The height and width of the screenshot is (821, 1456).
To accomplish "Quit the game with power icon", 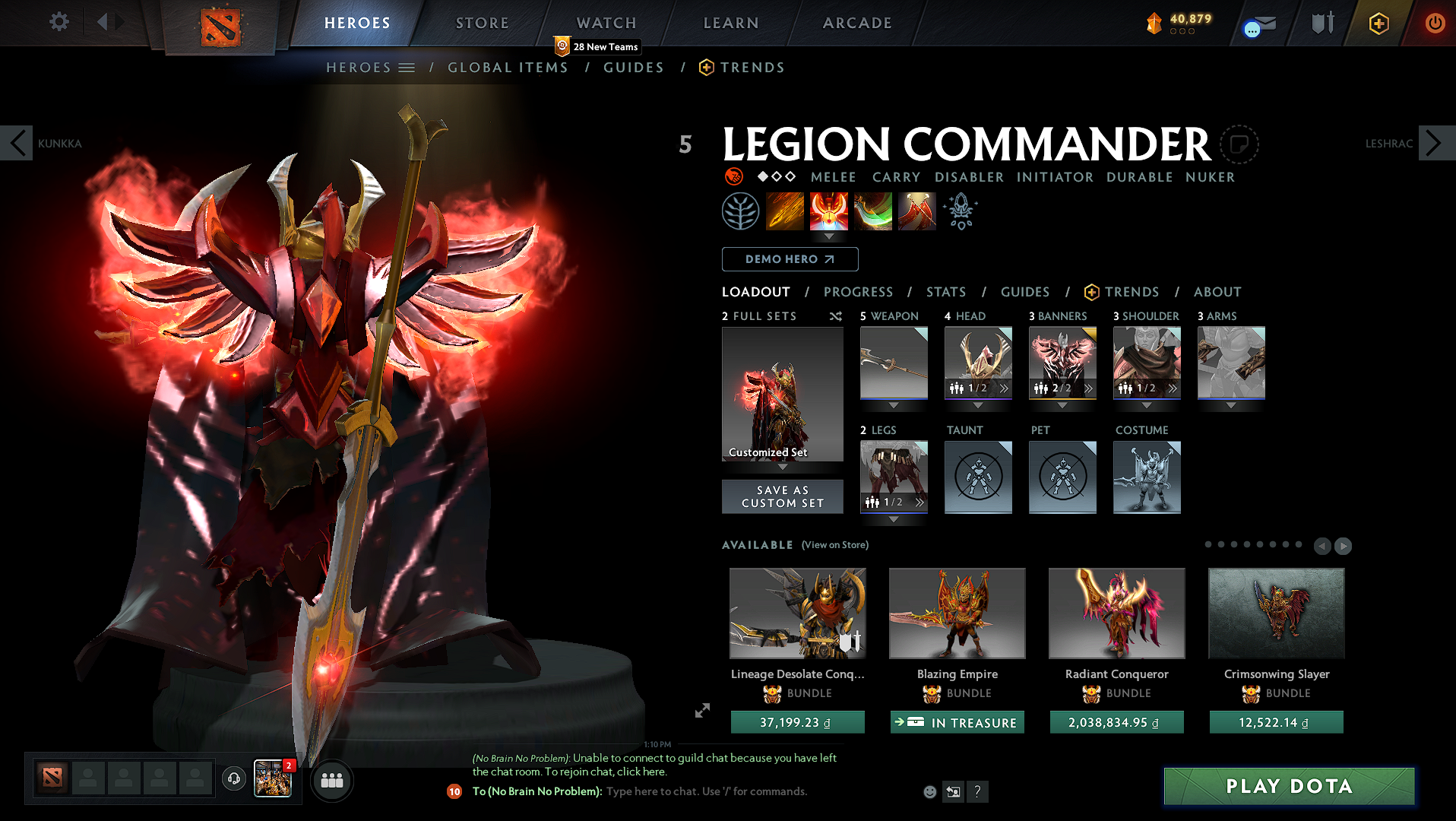I will point(1435,23).
